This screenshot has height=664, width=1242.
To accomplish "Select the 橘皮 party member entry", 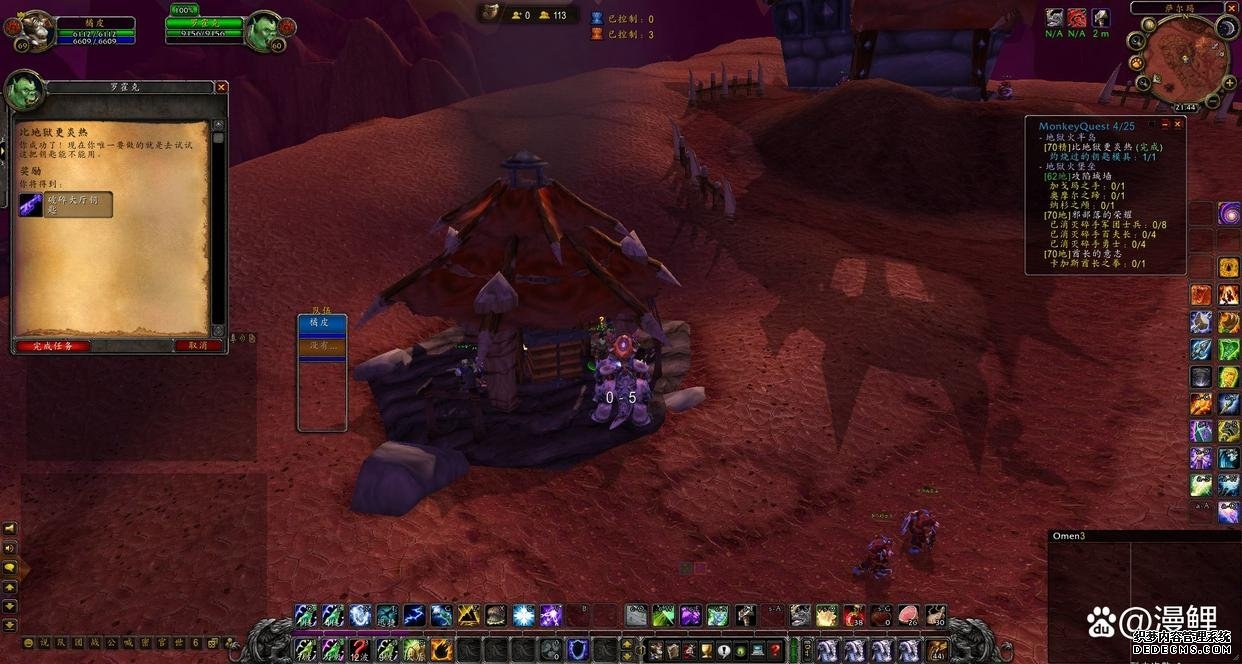I will 322,323.
